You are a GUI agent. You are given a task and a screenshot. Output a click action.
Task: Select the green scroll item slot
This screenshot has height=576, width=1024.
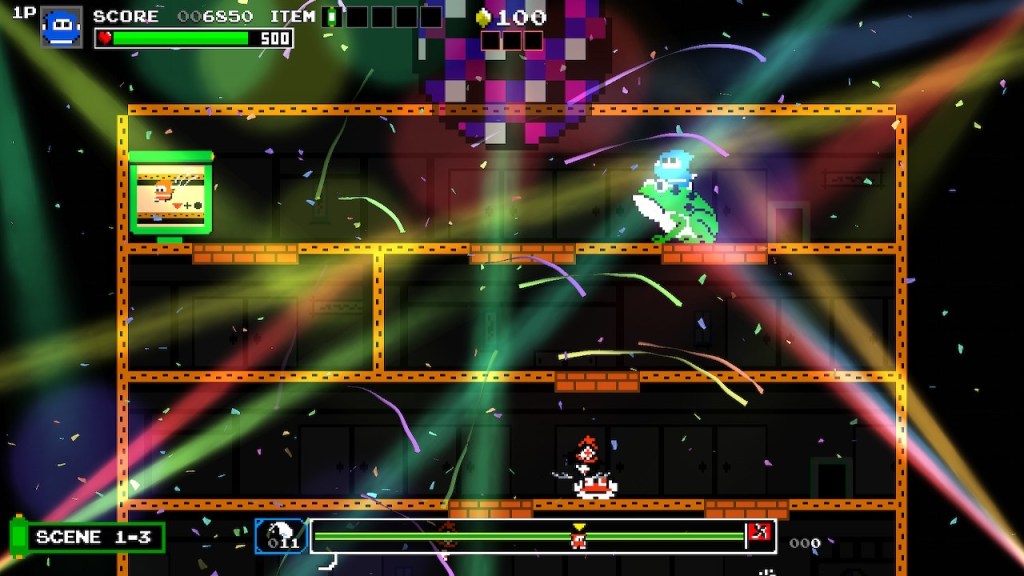333,17
